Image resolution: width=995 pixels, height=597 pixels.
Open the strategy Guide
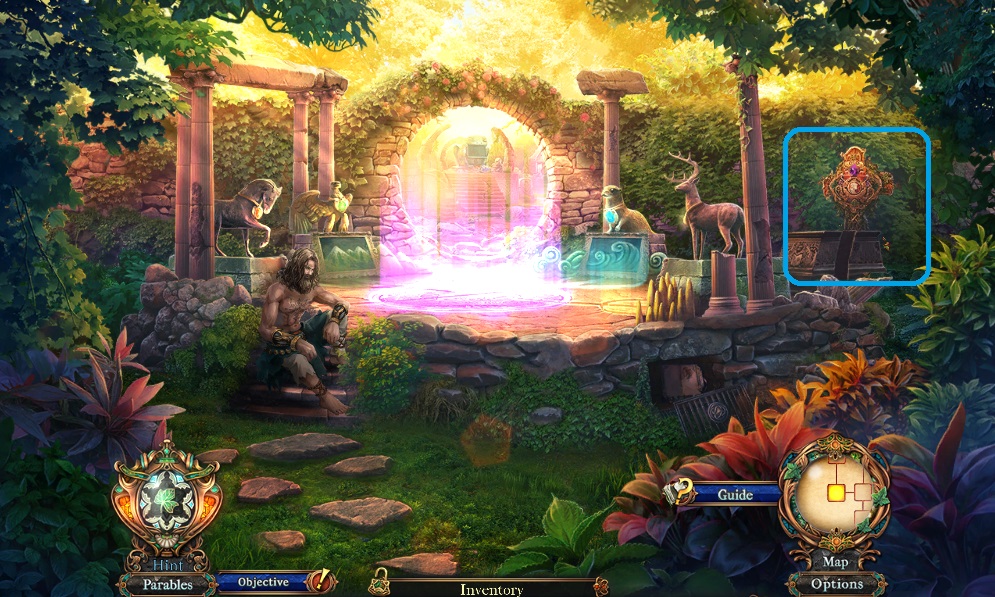coord(734,495)
